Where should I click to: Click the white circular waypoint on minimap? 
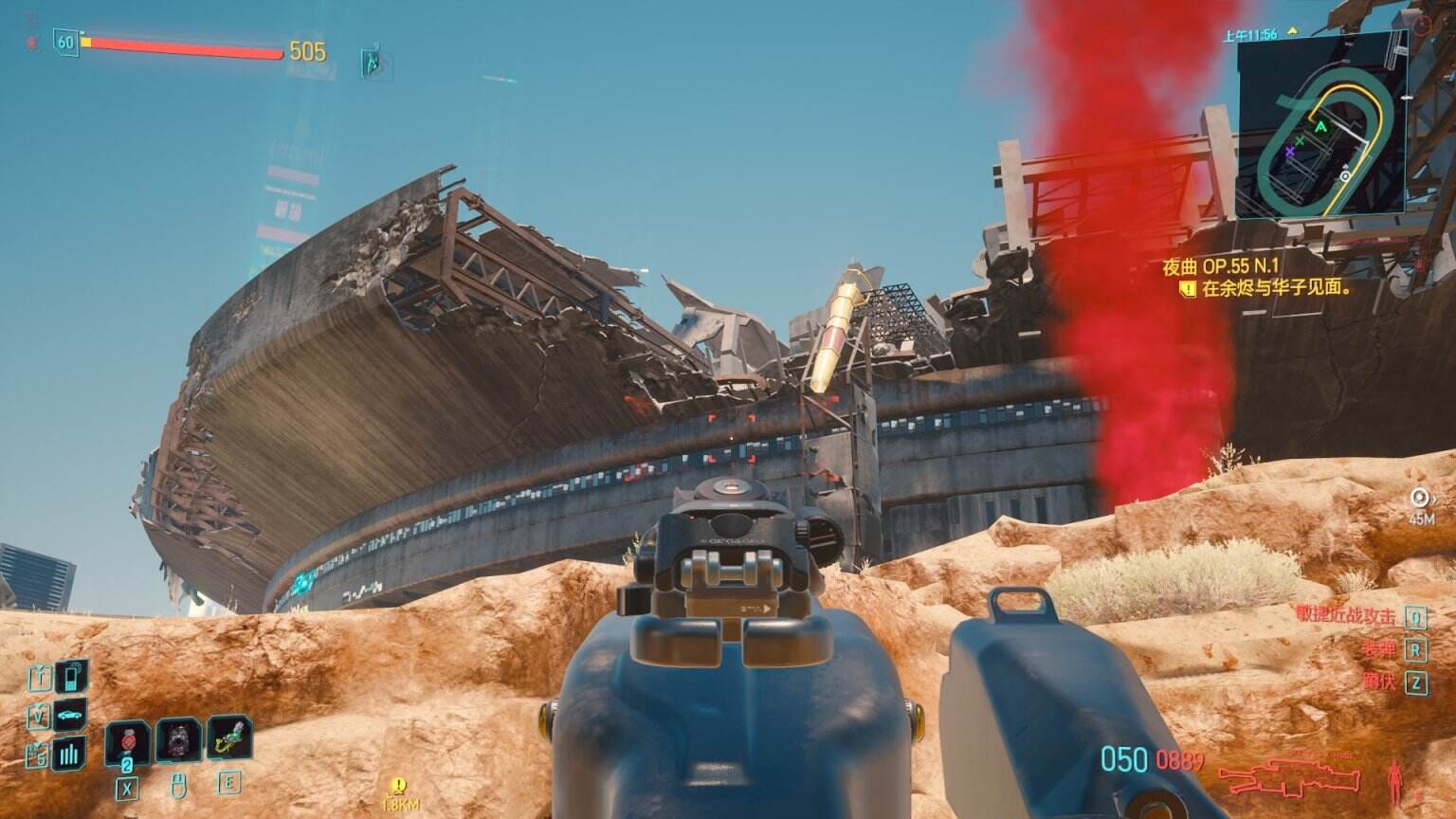[x=1345, y=176]
